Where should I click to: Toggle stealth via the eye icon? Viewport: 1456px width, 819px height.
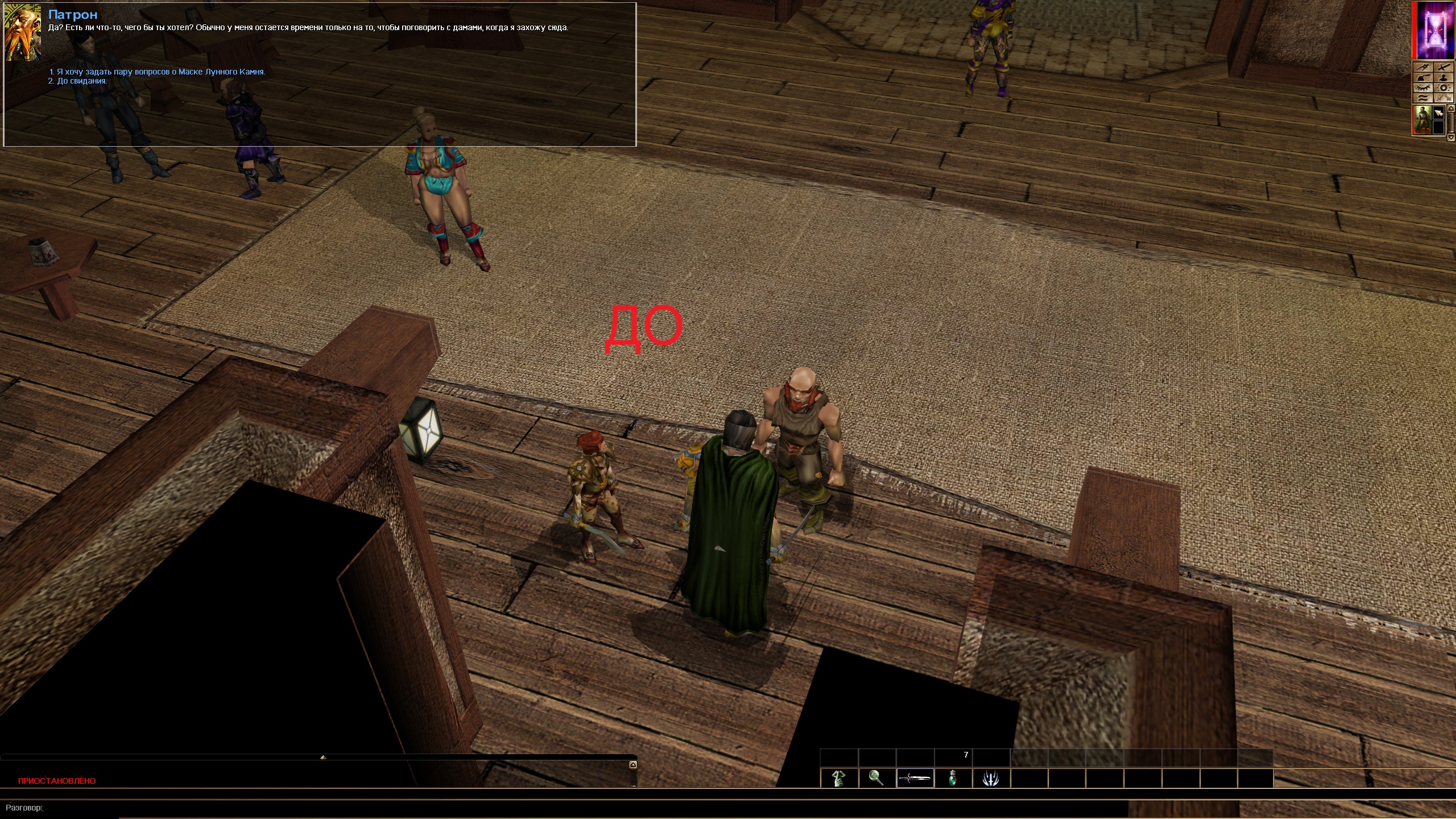(x=1422, y=88)
